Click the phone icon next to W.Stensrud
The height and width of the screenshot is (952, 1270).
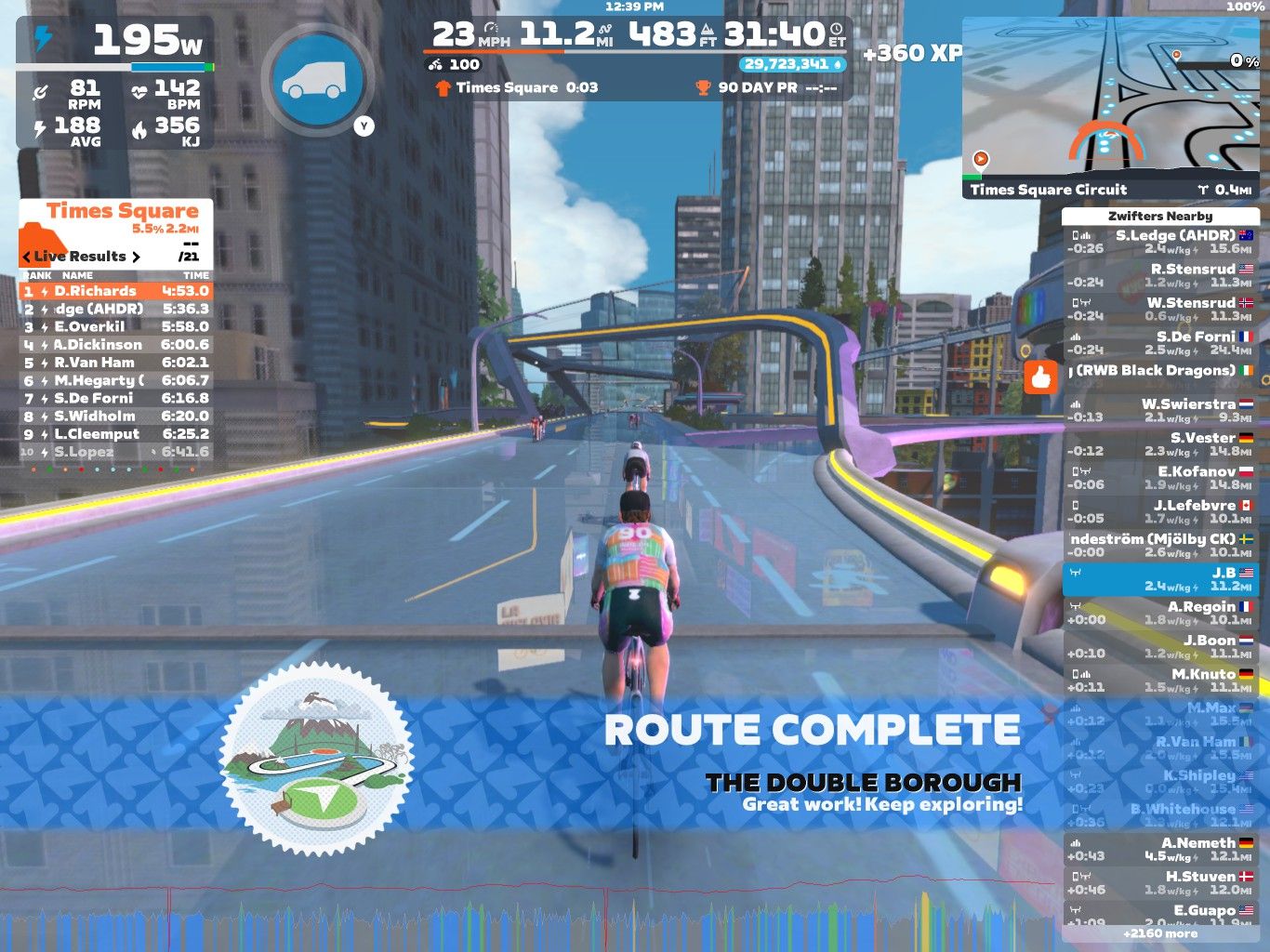click(1074, 301)
